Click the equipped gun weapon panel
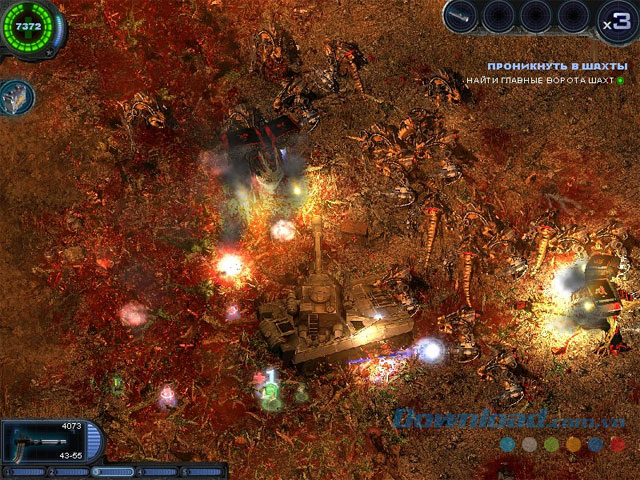 pos(45,442)
